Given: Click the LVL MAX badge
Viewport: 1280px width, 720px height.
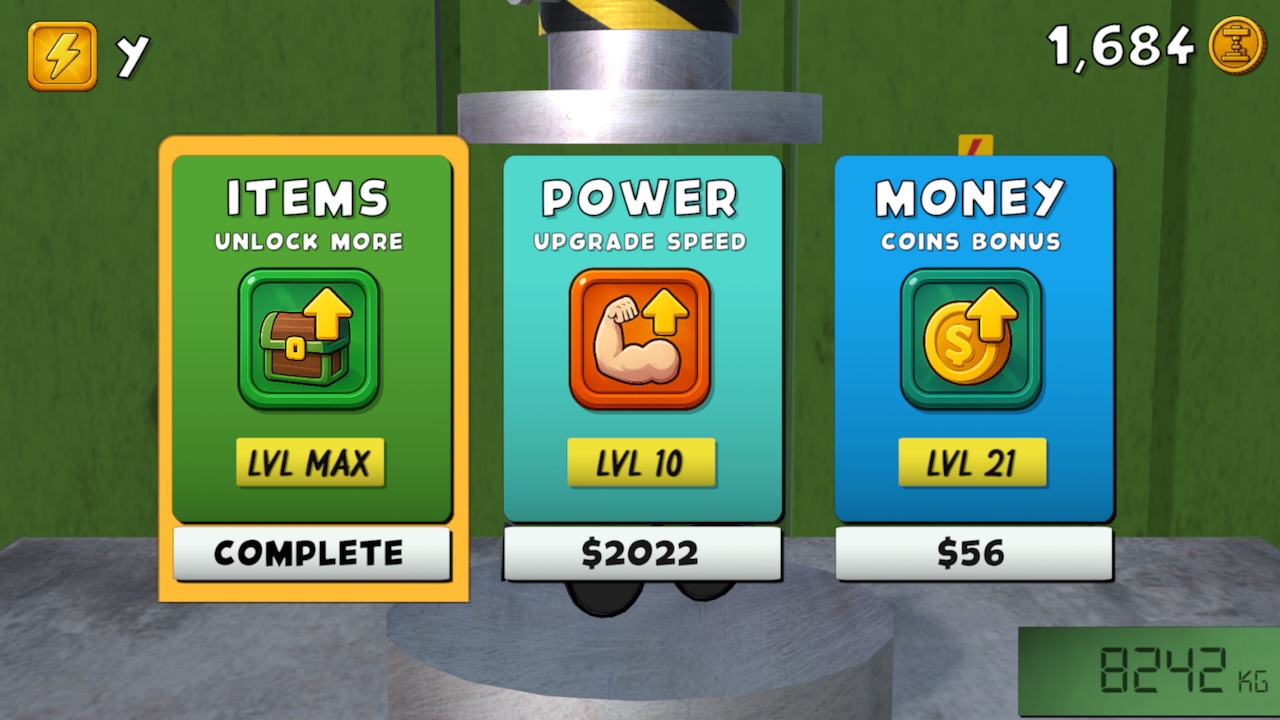Looking at the screenshot, I should pyautogui.click(x=311, y=462).
